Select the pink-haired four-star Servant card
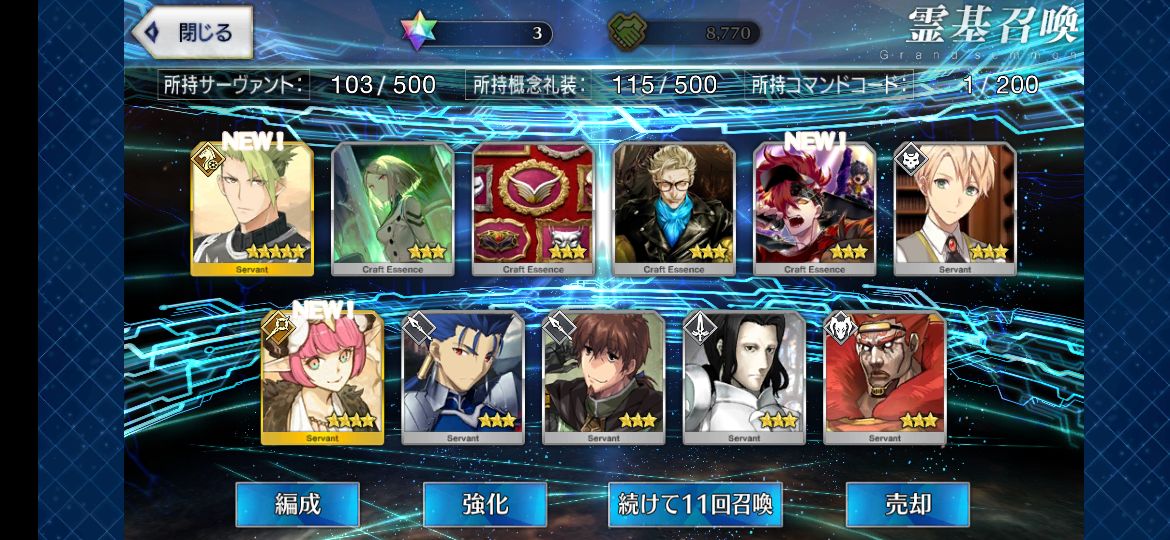1170x540 pixels. pos(322,378)
